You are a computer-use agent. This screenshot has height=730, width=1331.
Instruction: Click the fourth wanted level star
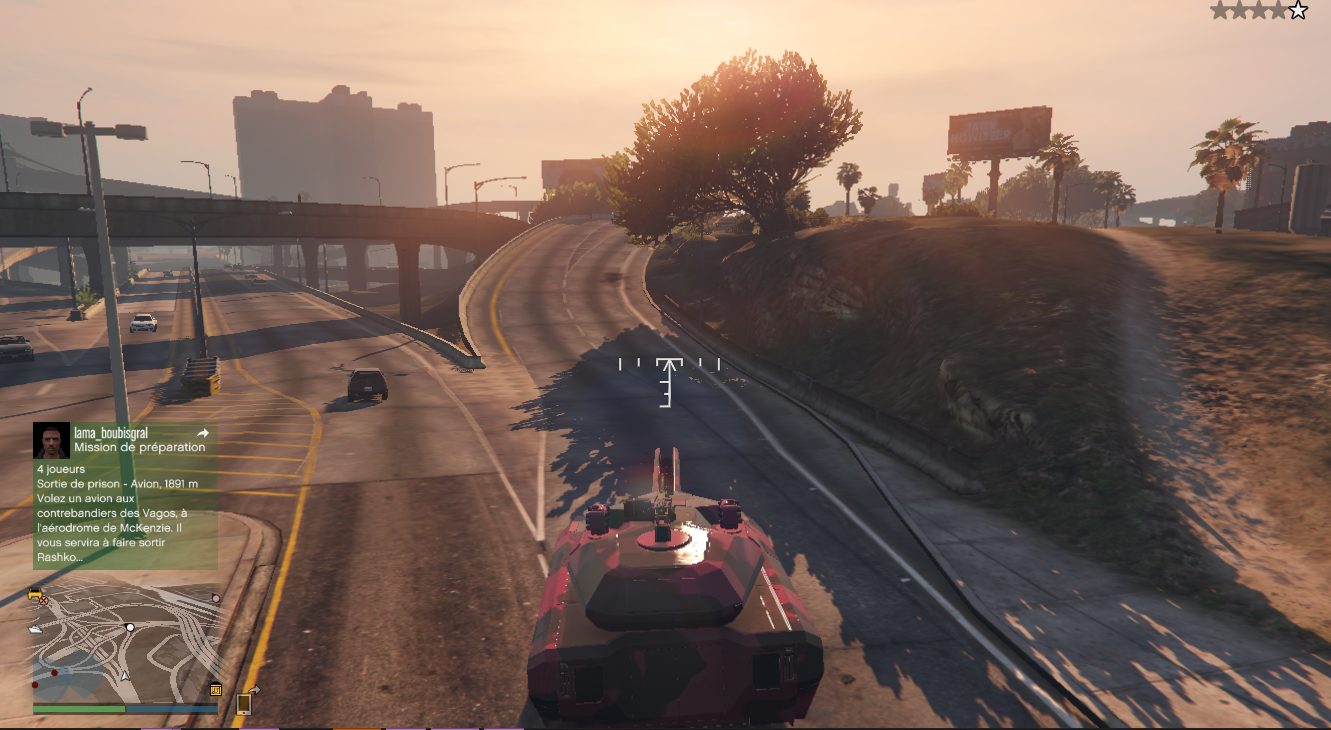[1277, 10]
